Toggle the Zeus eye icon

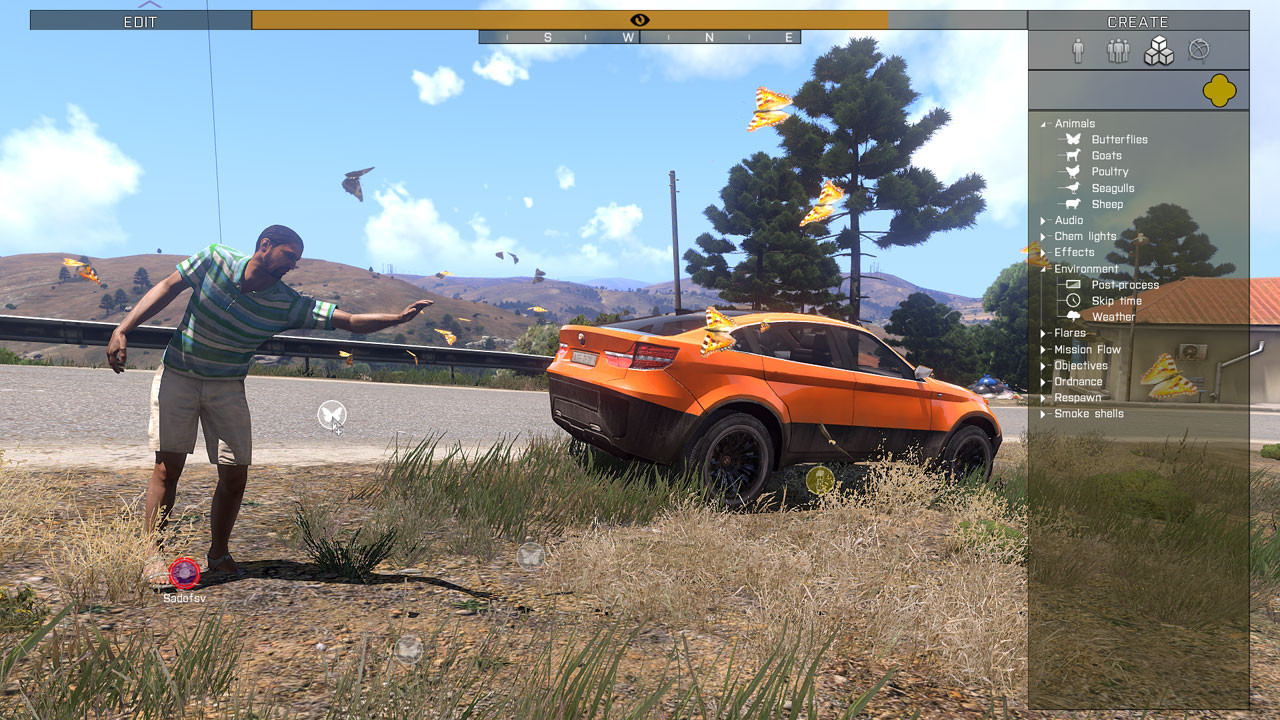640,20
